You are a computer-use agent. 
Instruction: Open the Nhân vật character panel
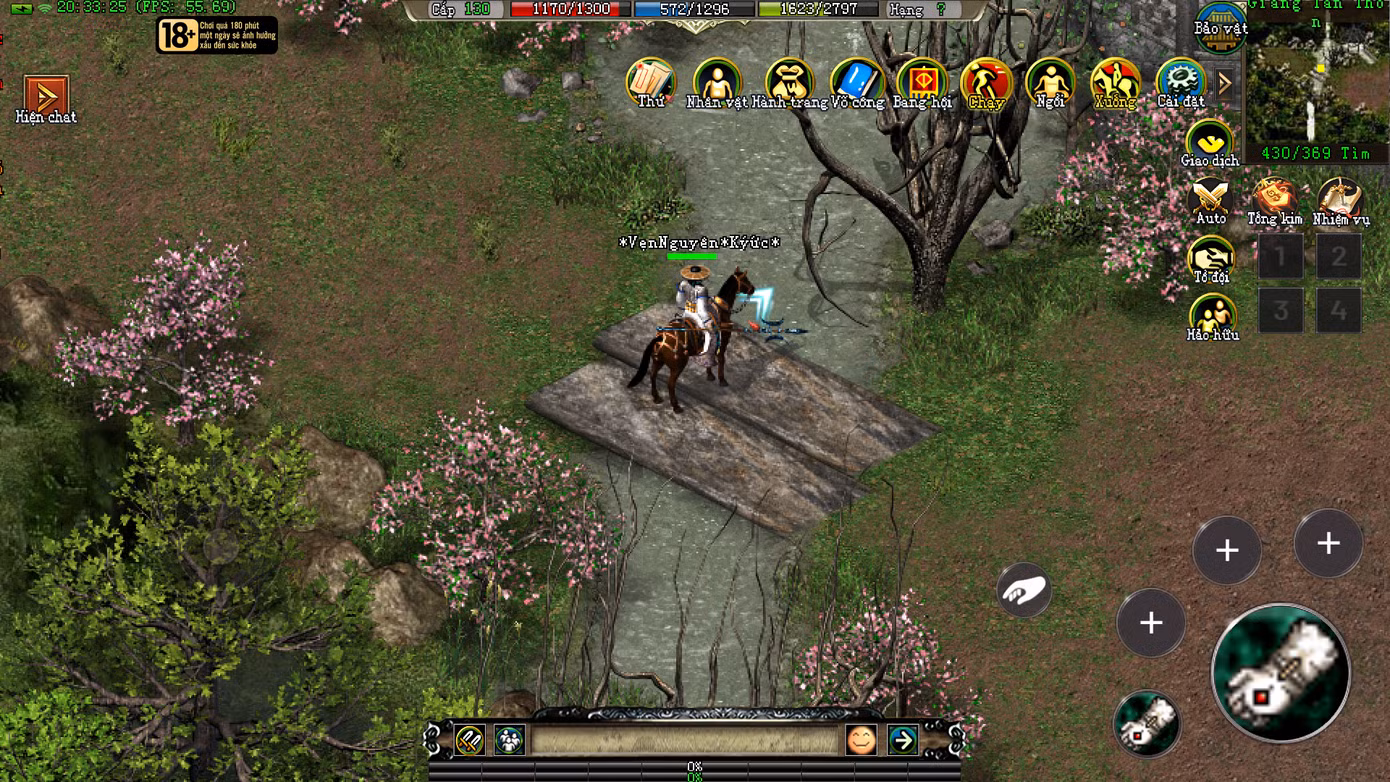click(x=717, y=80)
